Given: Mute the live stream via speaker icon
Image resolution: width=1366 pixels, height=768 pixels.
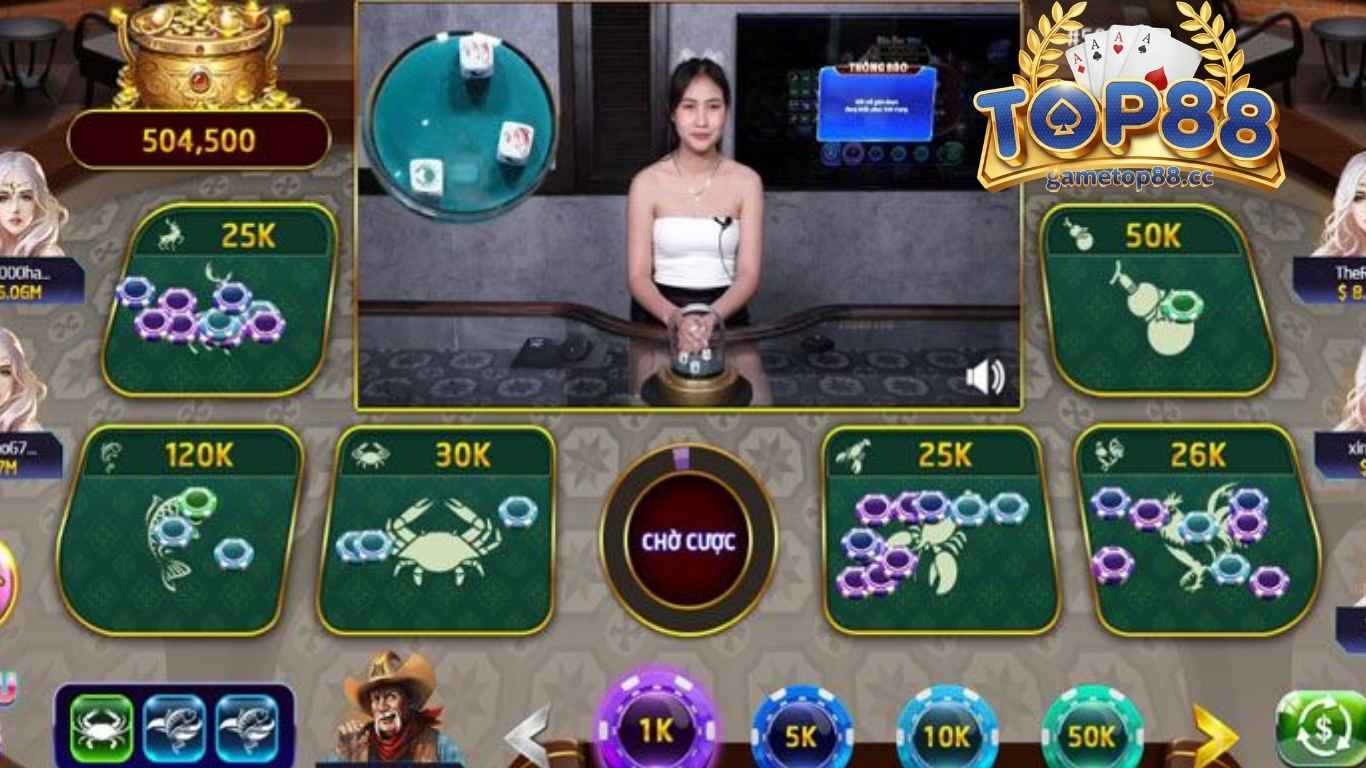Looking at the screenshot, I should (x=983, y=375).
